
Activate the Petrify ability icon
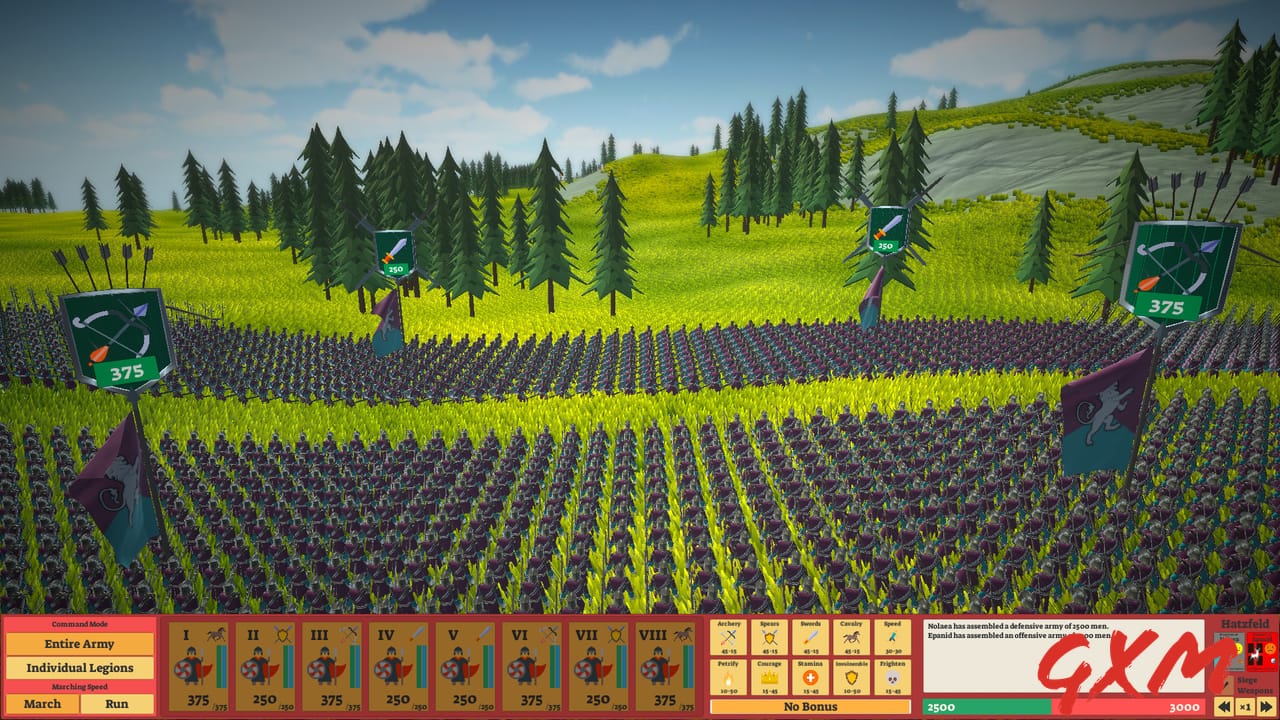click(729, 678)
